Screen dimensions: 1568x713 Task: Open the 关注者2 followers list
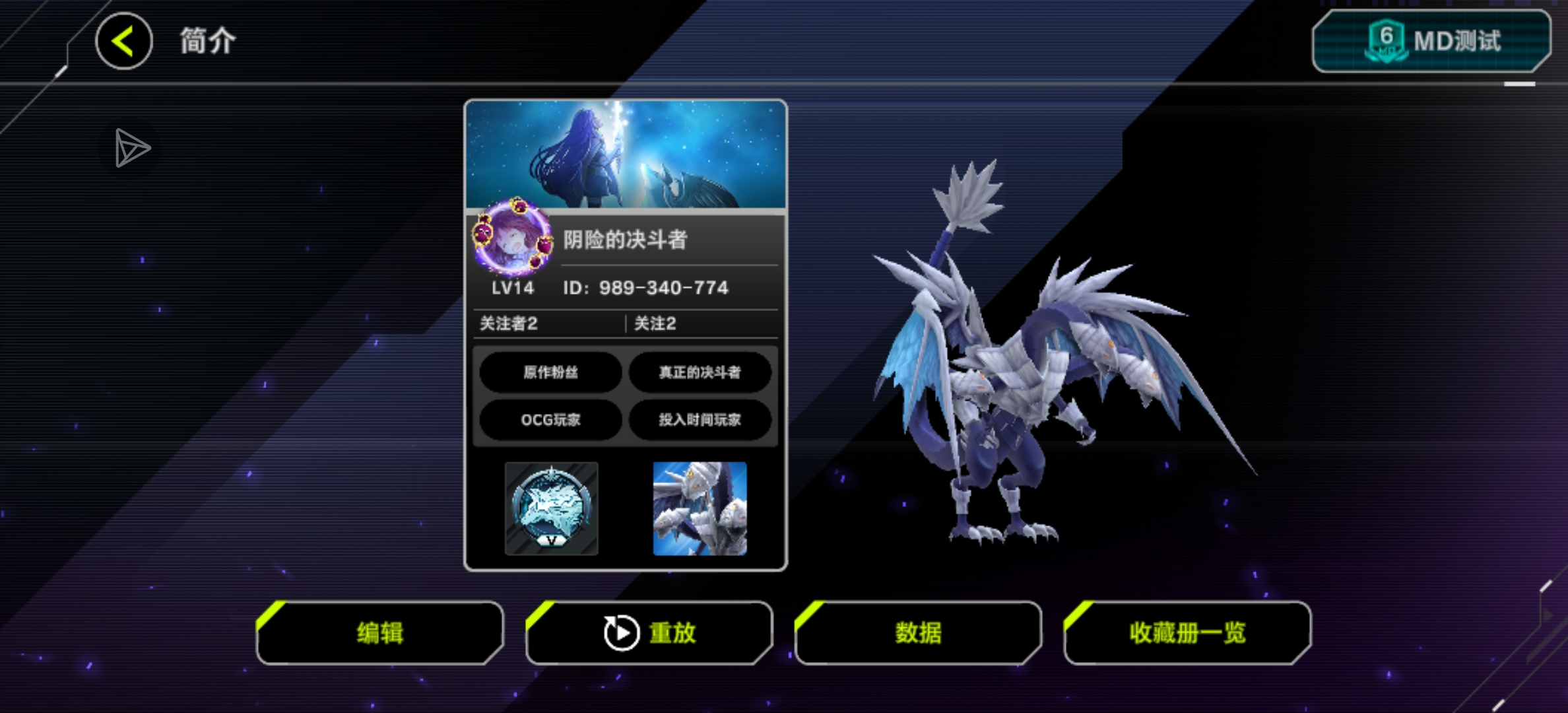507,323
